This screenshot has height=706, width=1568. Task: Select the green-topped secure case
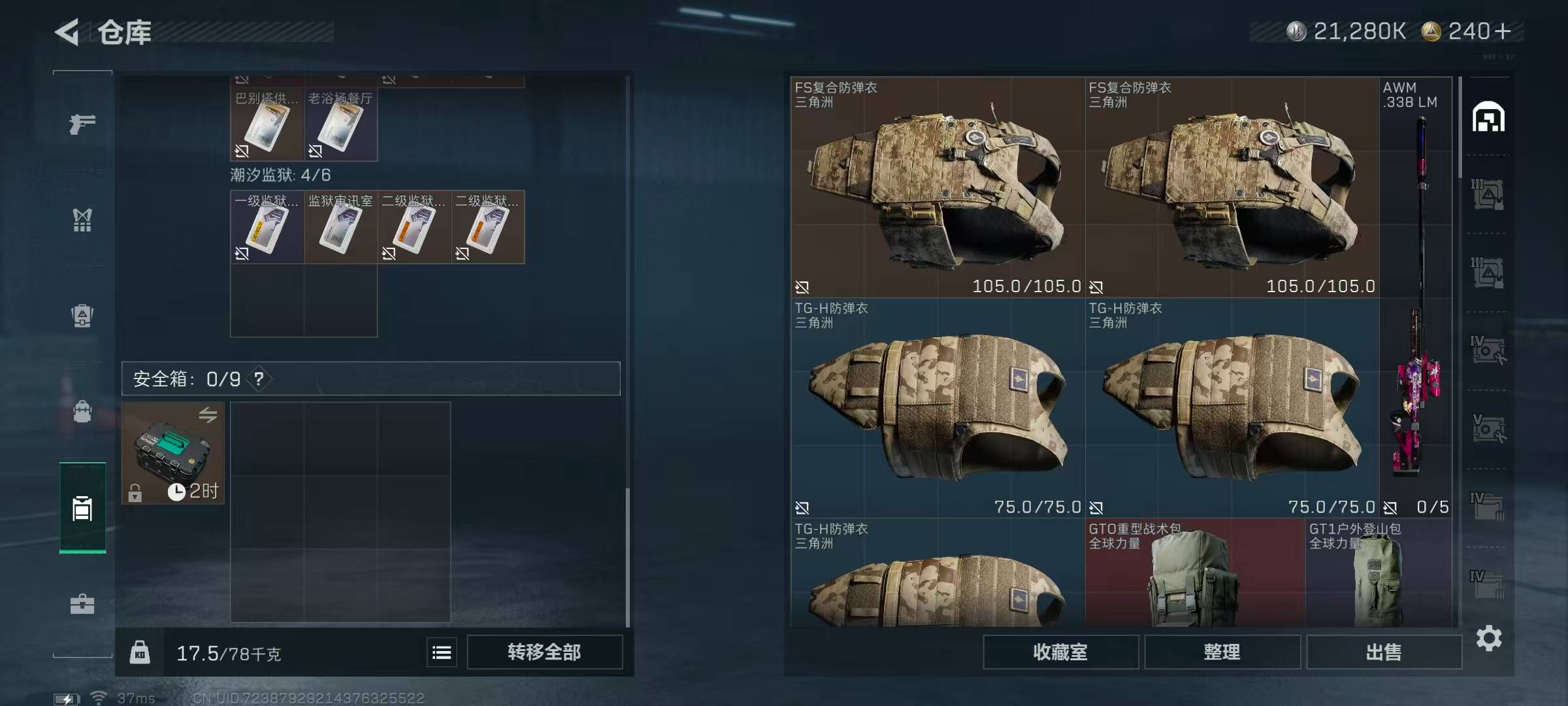pos(172,452)
